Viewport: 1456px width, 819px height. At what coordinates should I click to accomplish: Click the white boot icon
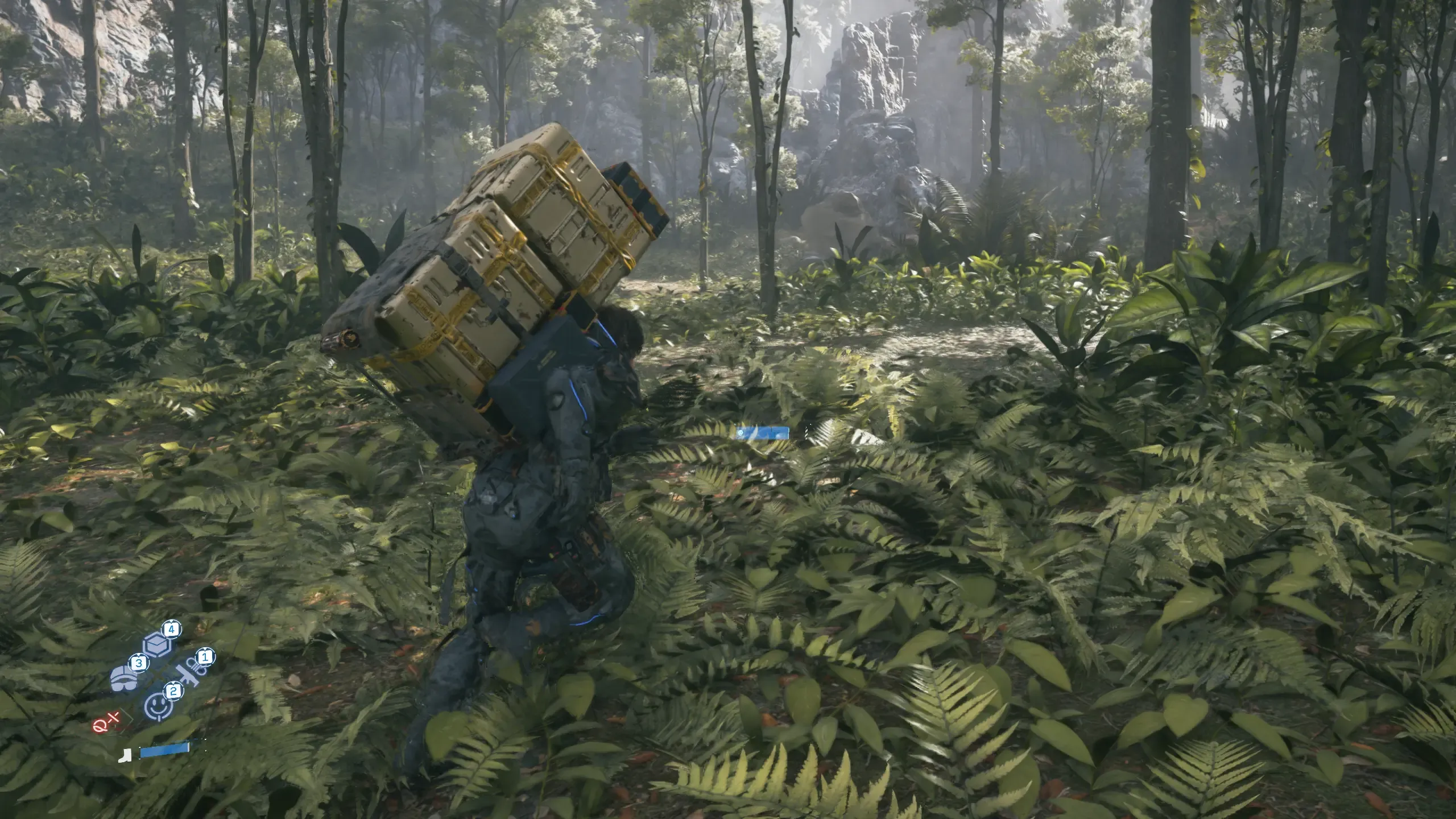125,755
